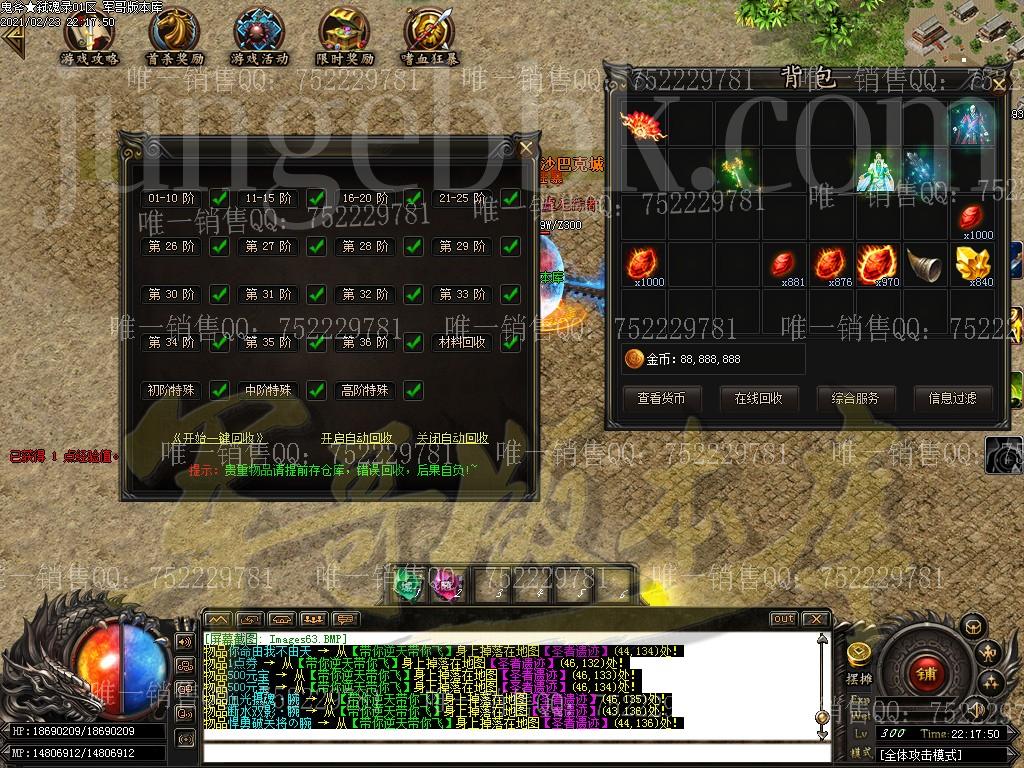Toggle the 材料回收 material recycle checkbox
1024x768 pixels.
pos(510,342)
